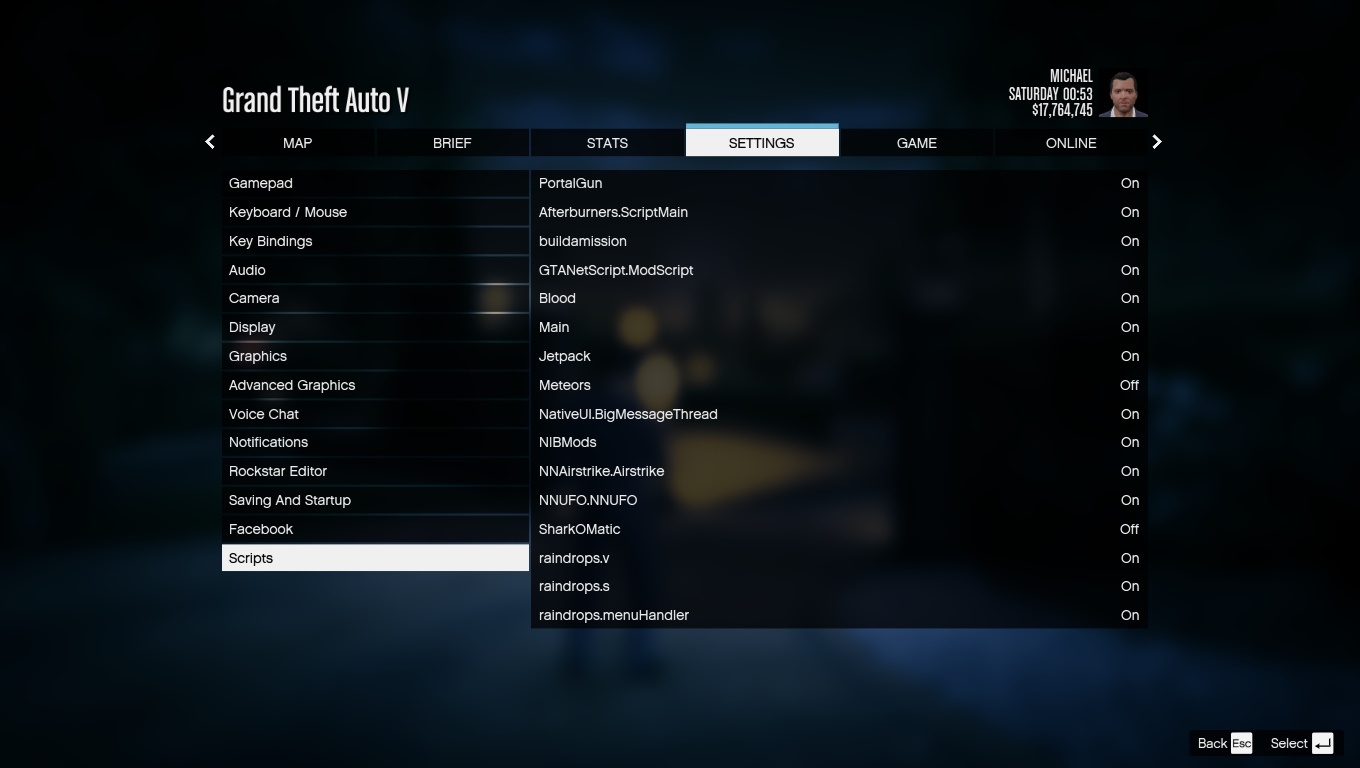The image size is (1360, 768).
Task: Click the left arrow before the MAP tab
Action: click(x=210, y=142)
